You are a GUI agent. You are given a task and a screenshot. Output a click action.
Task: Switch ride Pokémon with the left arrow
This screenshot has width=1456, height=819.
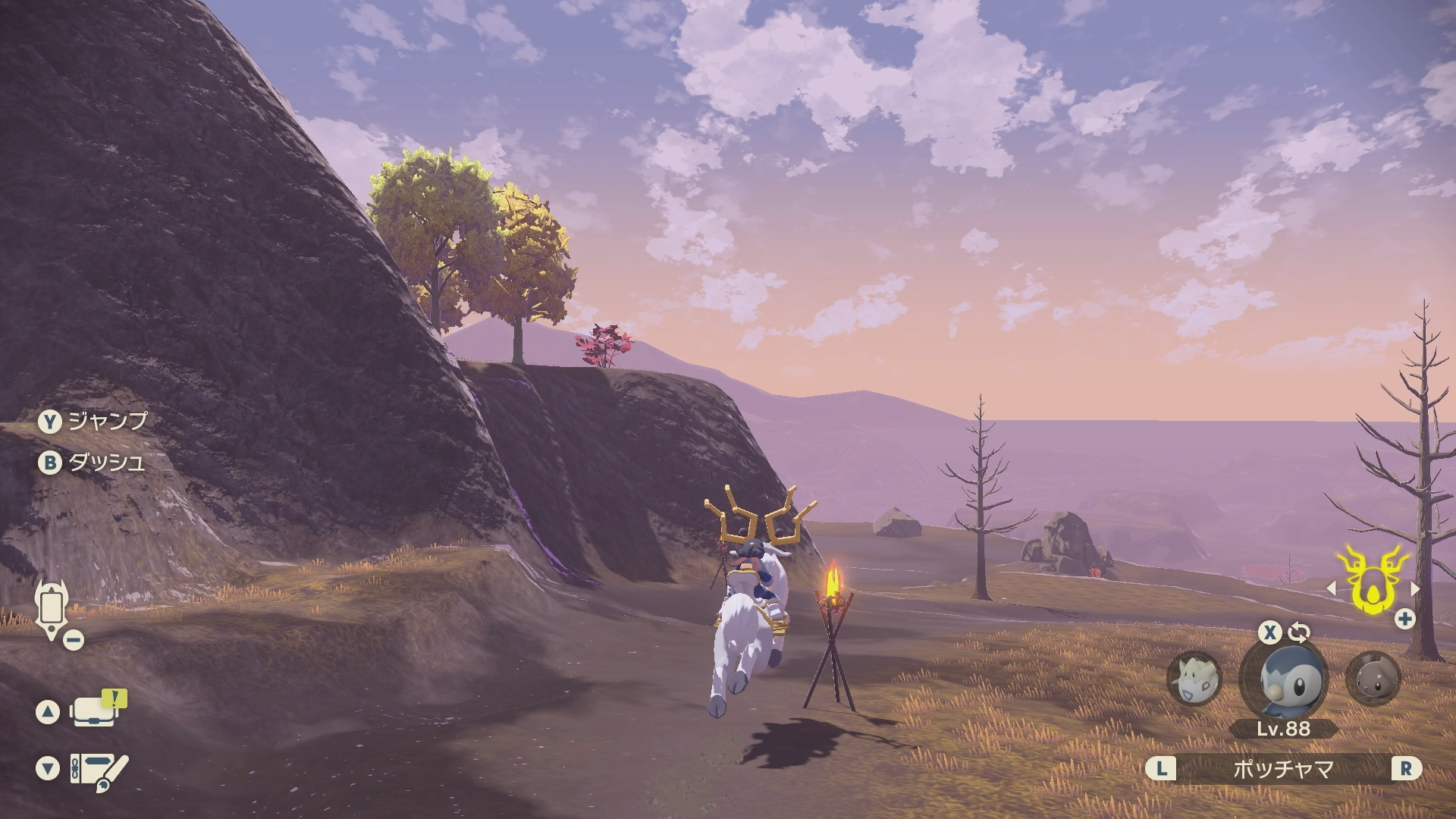click(1332, 588)
